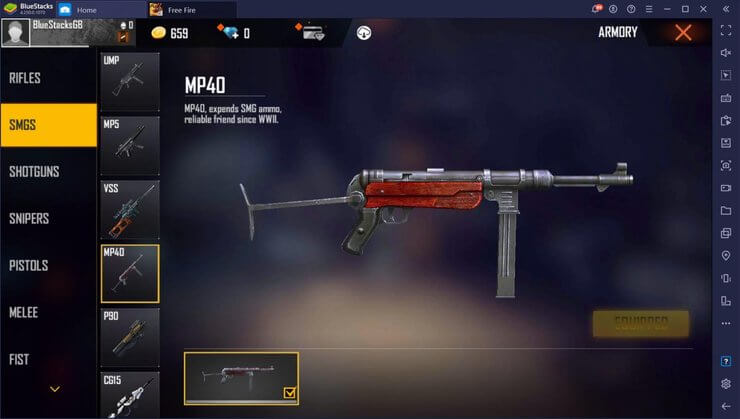Image resolution: width=740 pixels, height=419 pixels.
Task: Pick the VSS weapon tile
Action: coord(130,210)
